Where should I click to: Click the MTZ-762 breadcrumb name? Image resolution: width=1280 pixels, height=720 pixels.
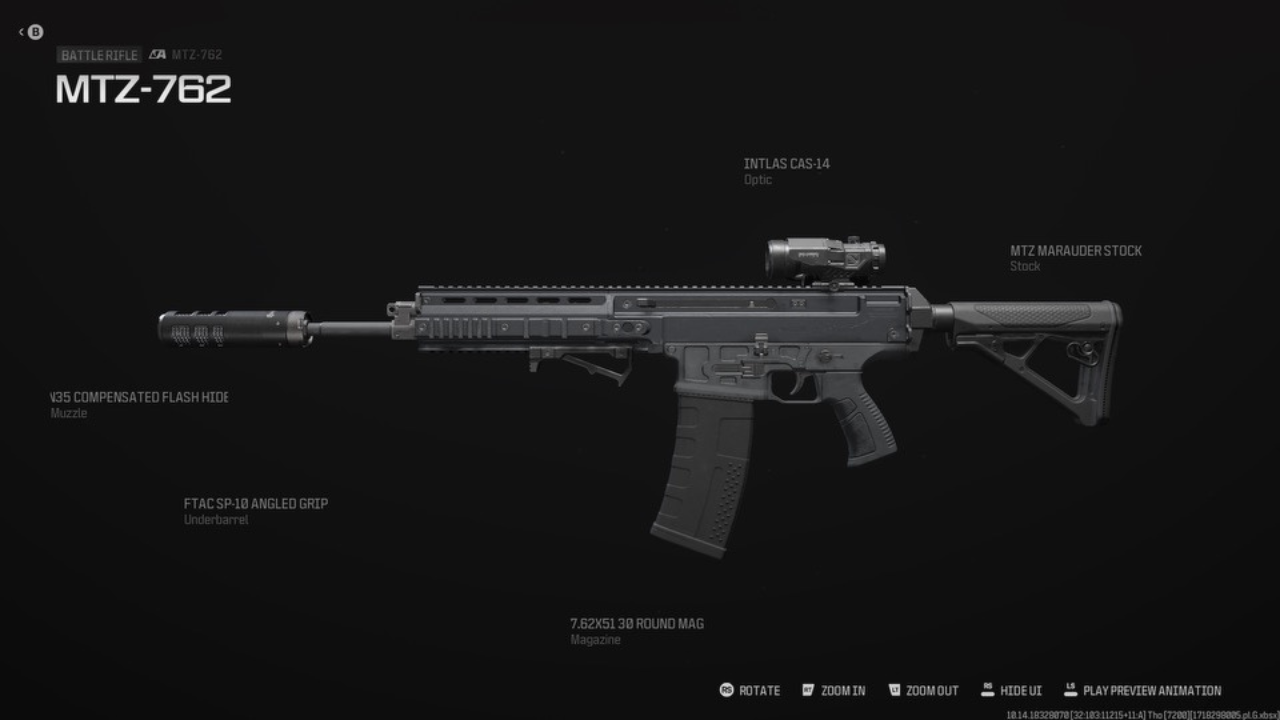point(198,55)
